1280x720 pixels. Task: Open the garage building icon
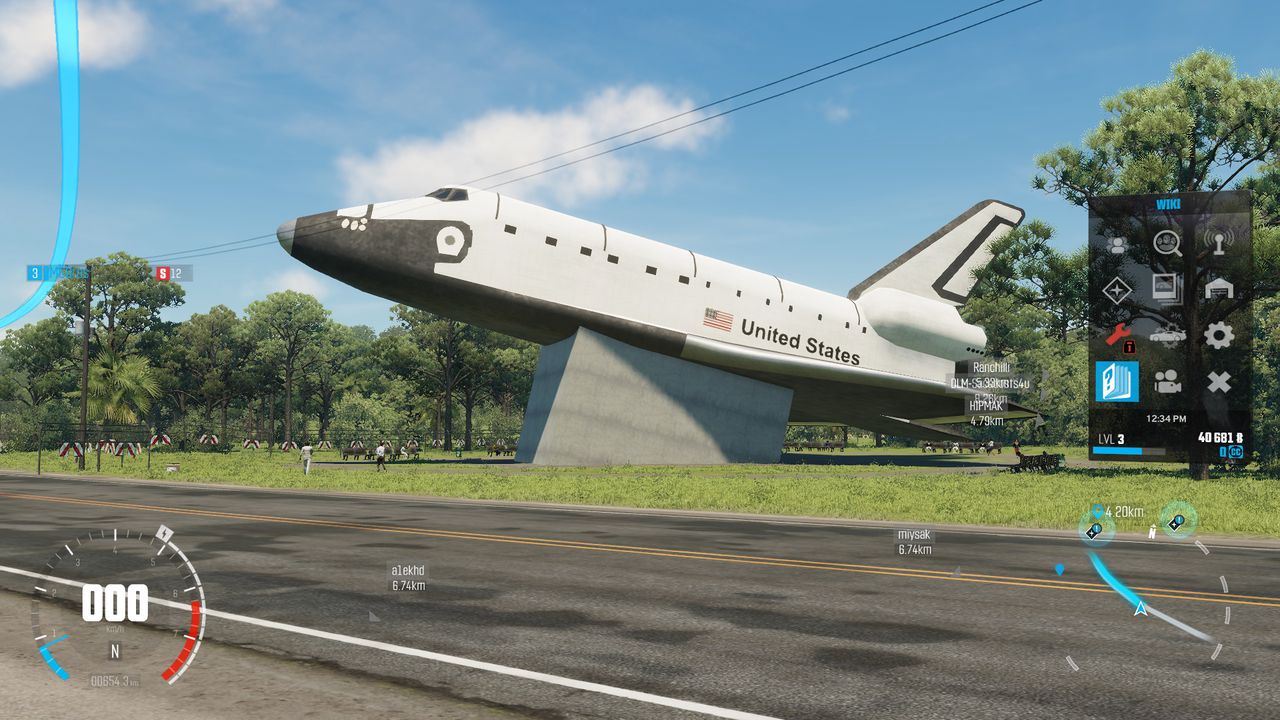tap(1218, 289)
